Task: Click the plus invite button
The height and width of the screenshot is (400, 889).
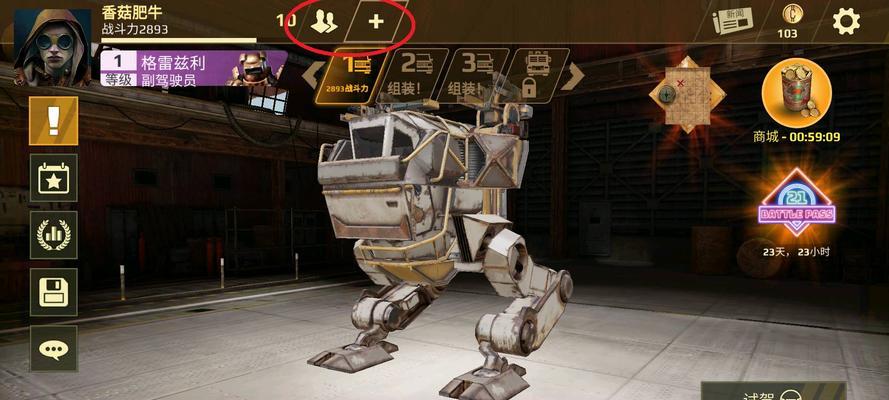Action: point(376,22)
